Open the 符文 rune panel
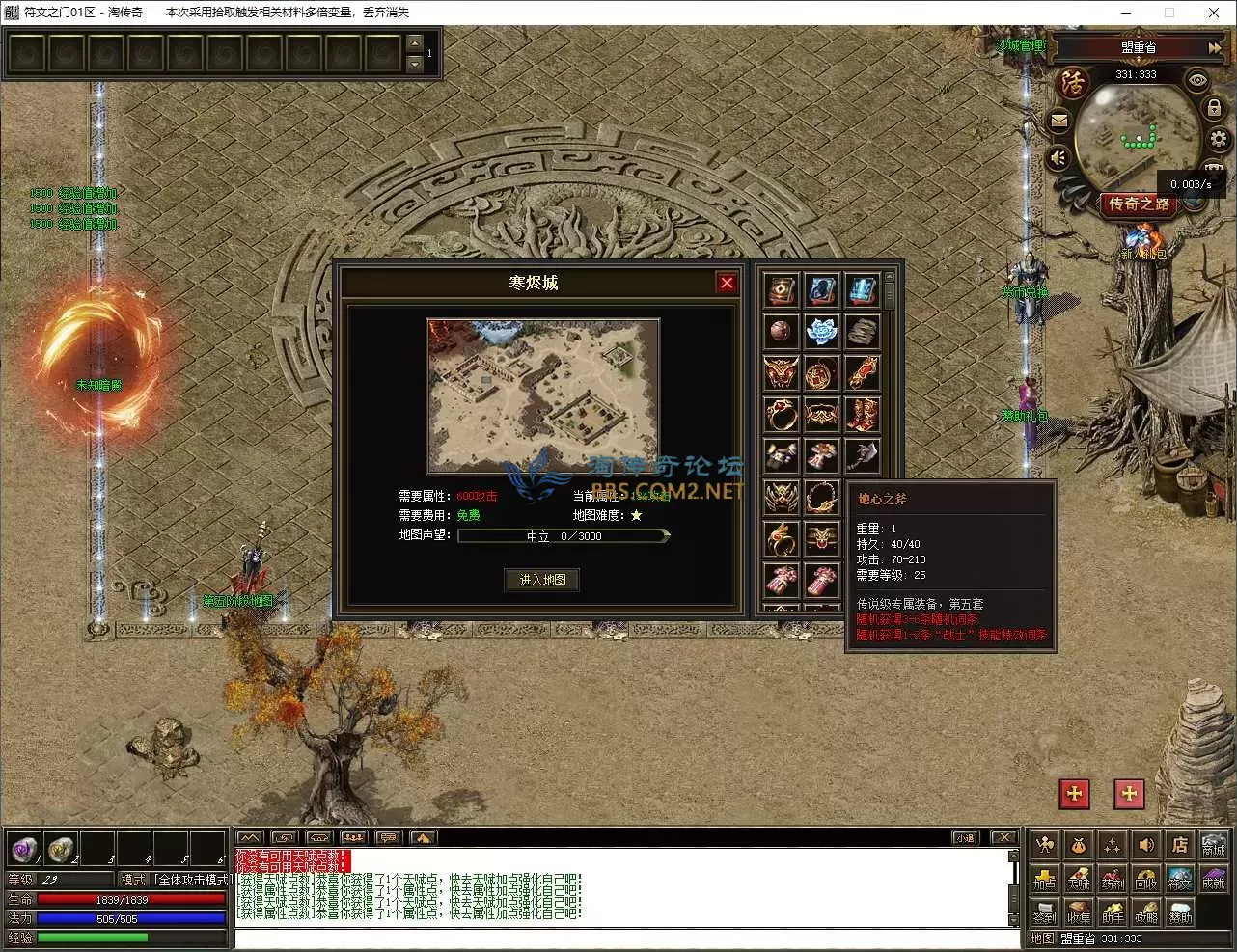 [x=1179, y=879]
